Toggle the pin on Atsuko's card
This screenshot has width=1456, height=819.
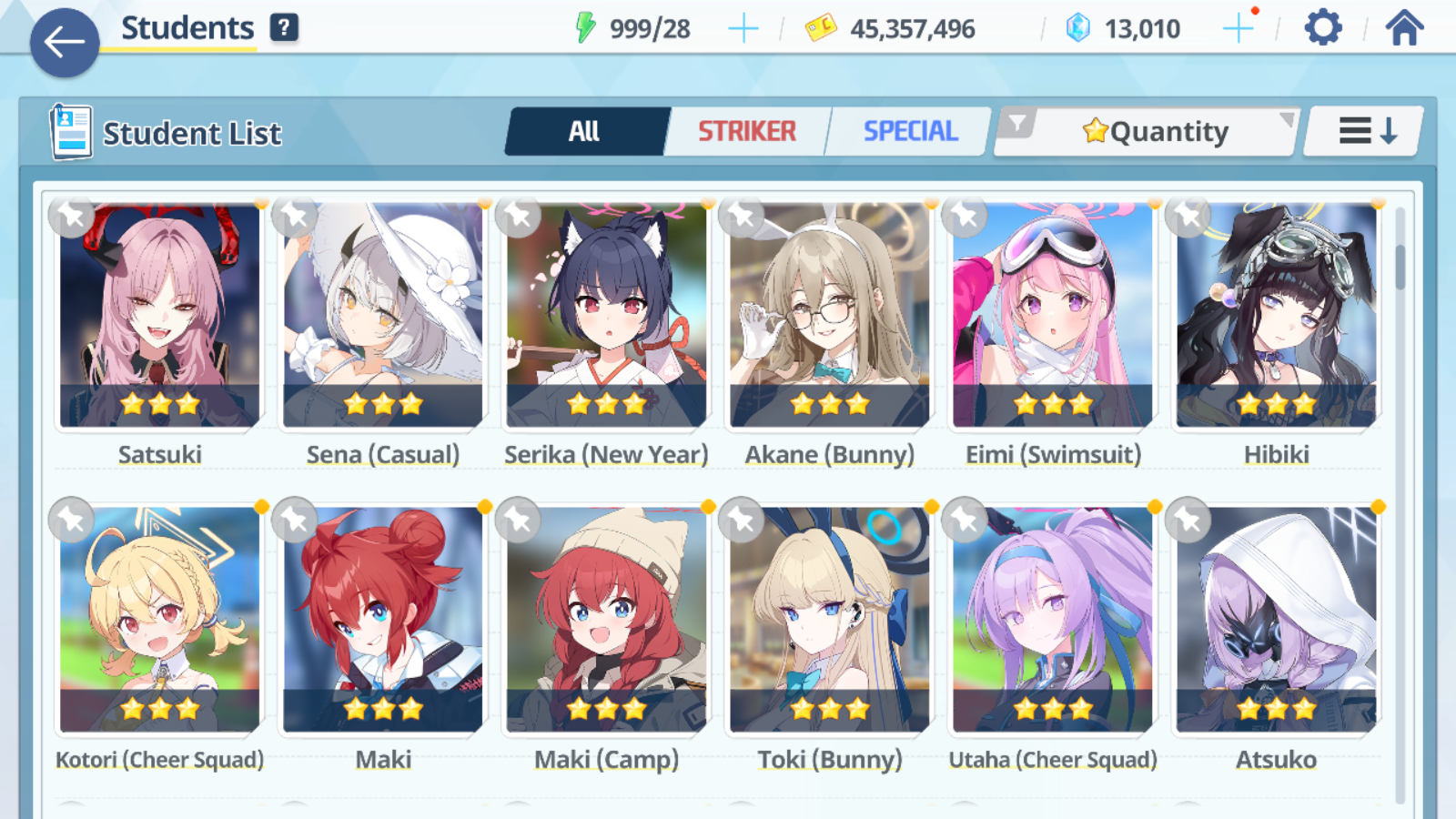pos(1187,521)
